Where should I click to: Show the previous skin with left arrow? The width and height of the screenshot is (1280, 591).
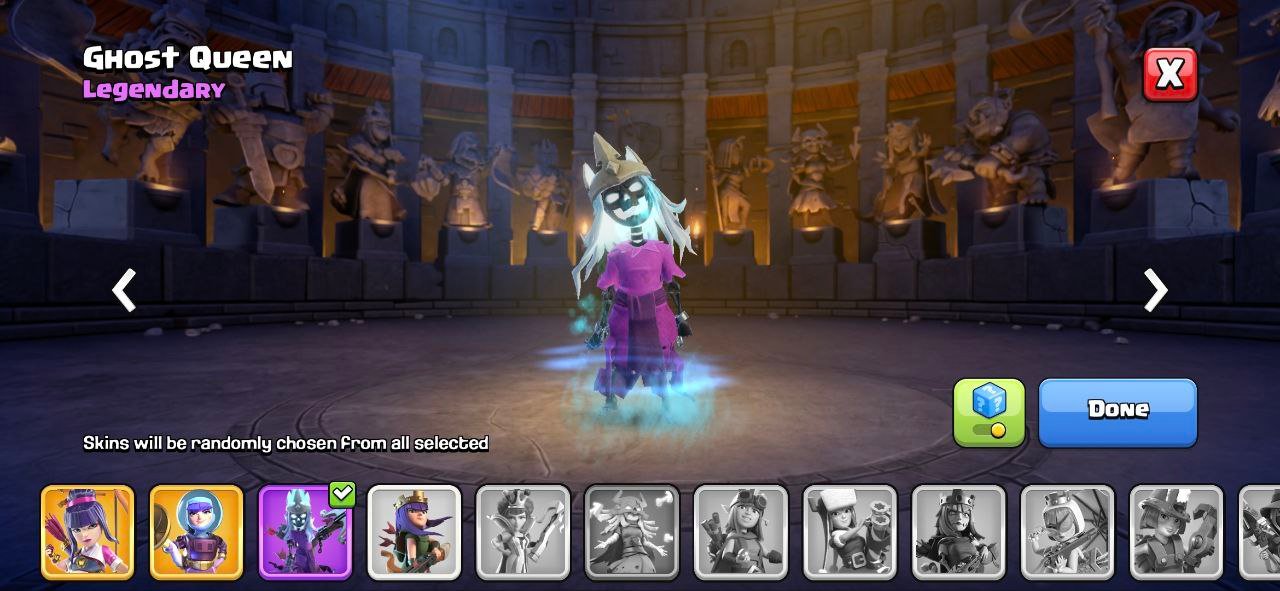click(x=124, y=291)
